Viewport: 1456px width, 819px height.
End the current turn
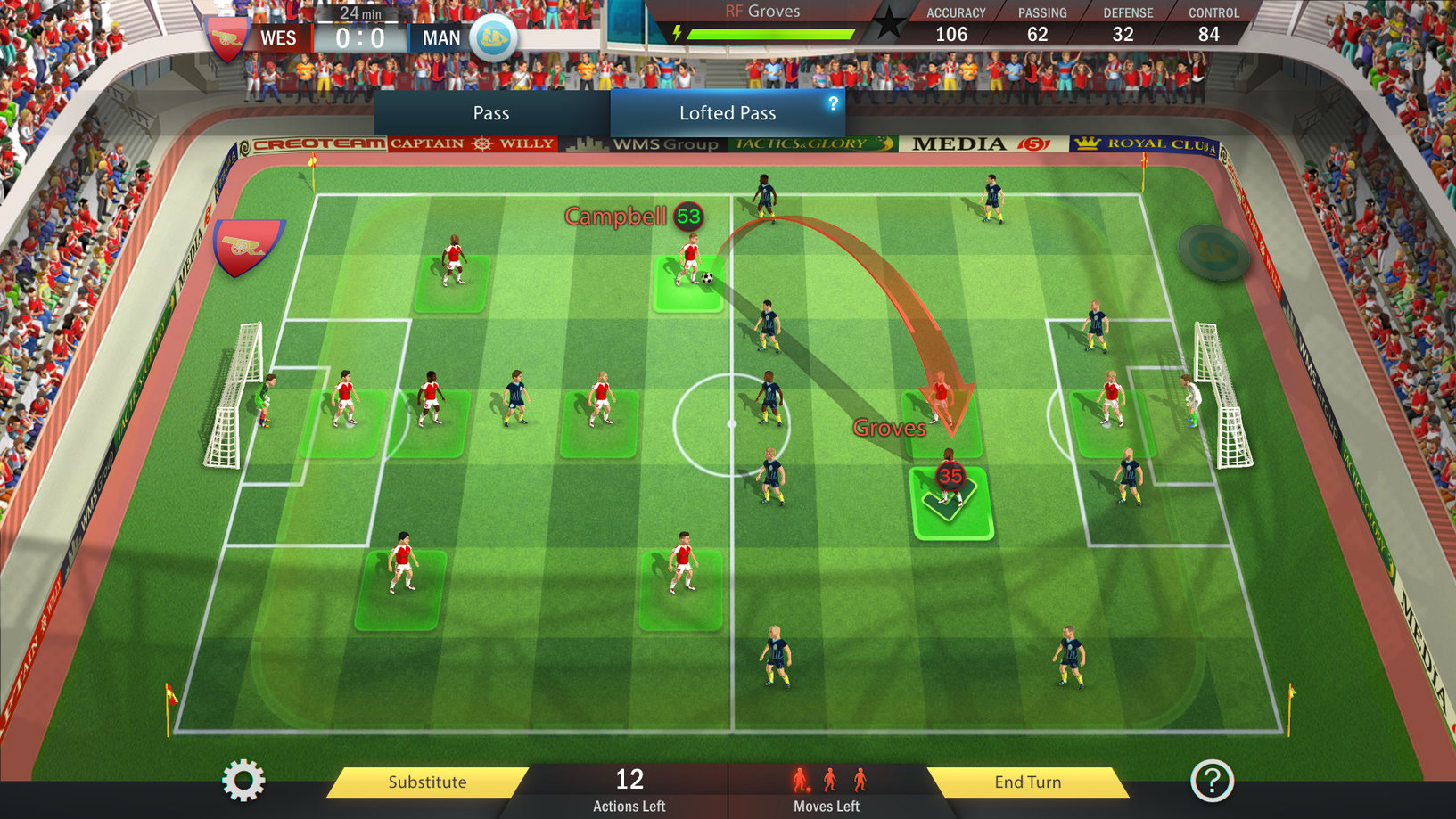click(x=1027, y=782)
